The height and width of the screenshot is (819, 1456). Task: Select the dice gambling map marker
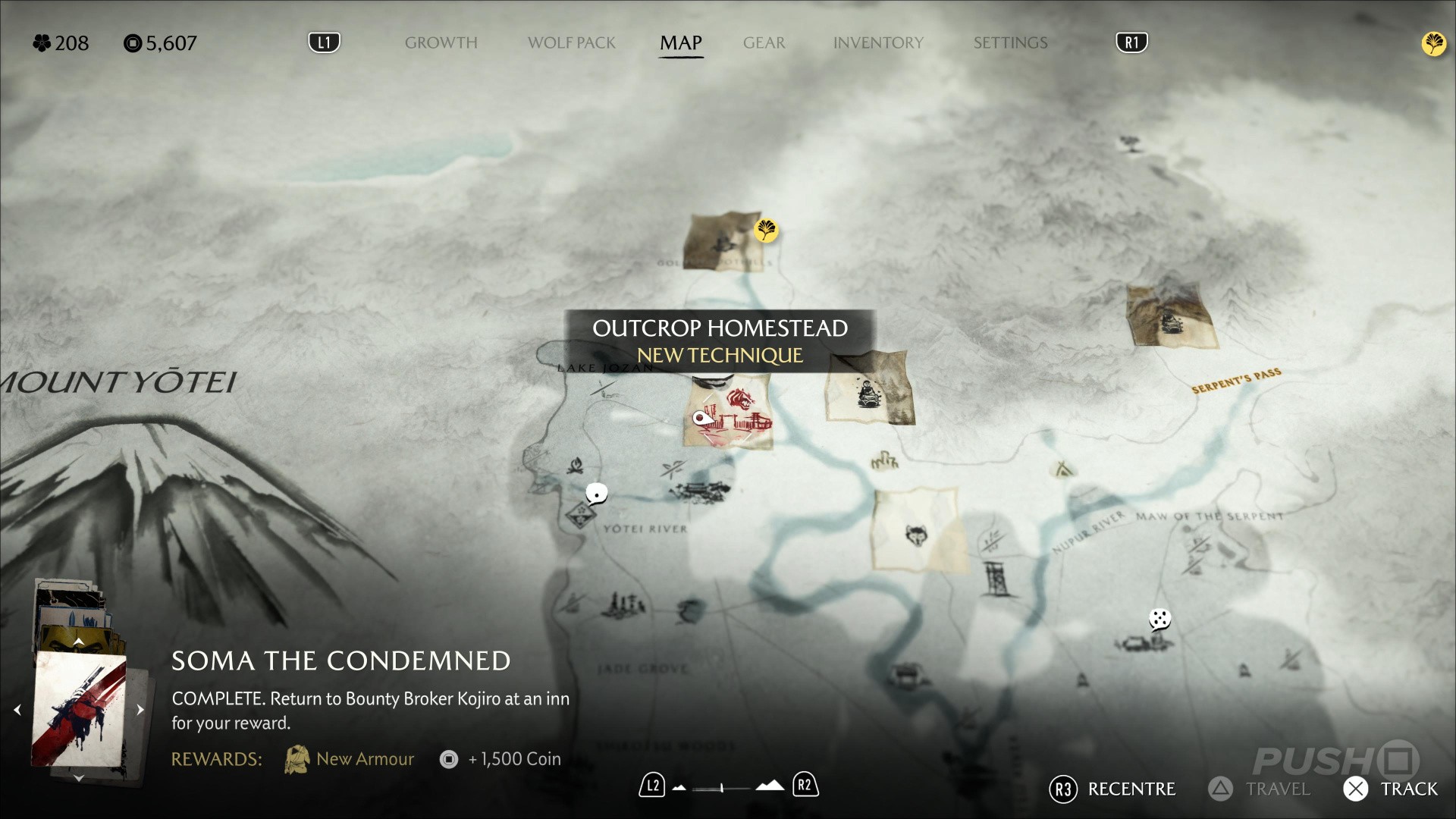(x=1159, y=620)
